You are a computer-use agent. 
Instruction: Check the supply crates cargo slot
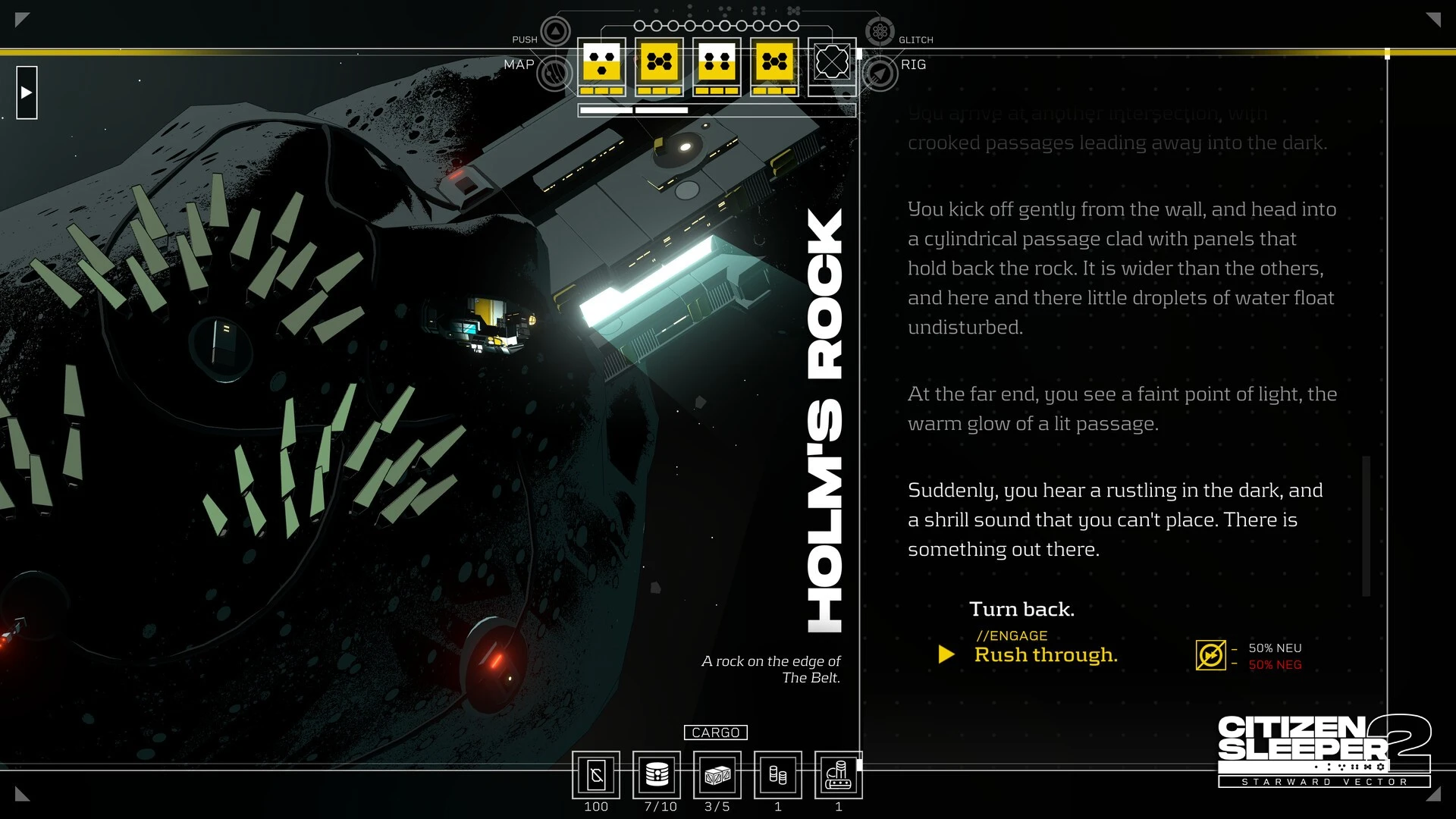(717, 775)
